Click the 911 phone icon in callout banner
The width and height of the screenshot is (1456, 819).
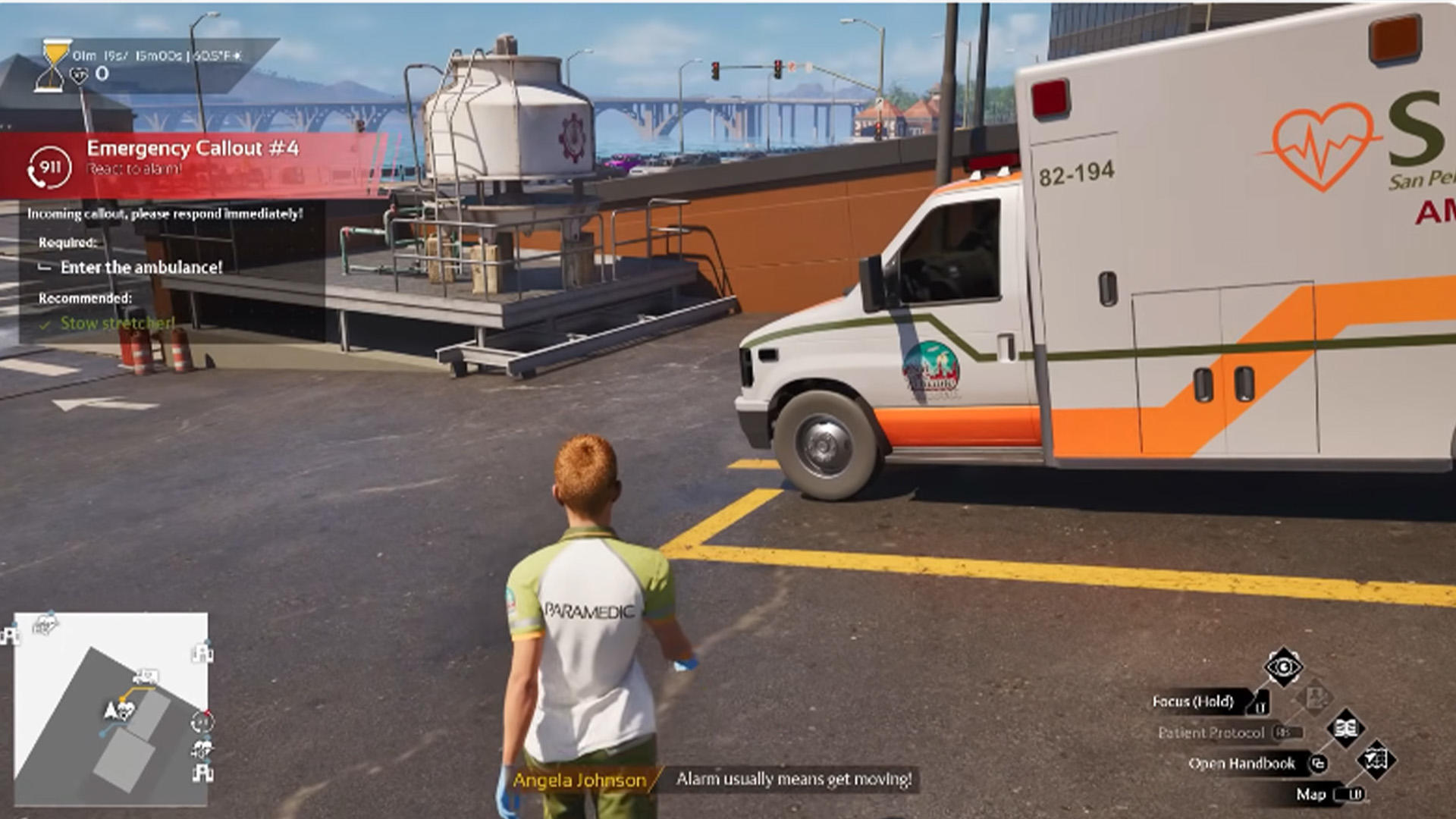click(x=49, y=168)
